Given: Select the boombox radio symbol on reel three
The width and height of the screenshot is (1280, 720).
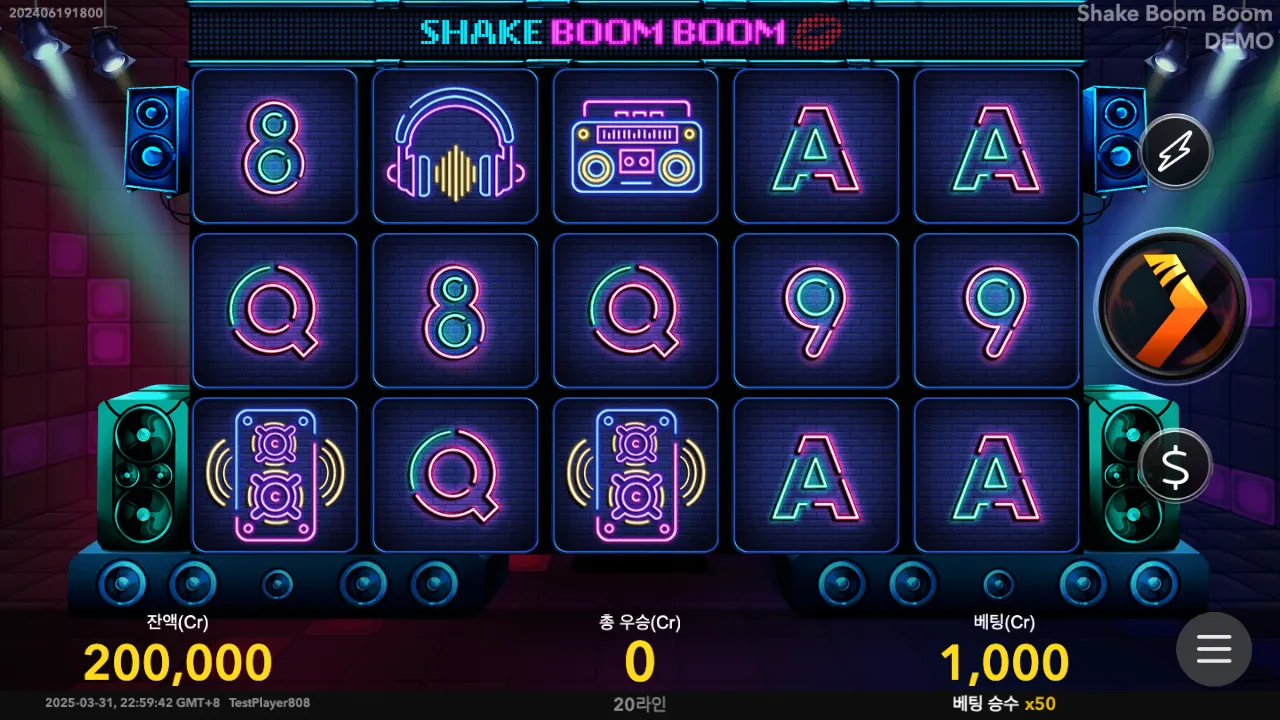Looking at the screenshot, I should pos(635,147).
